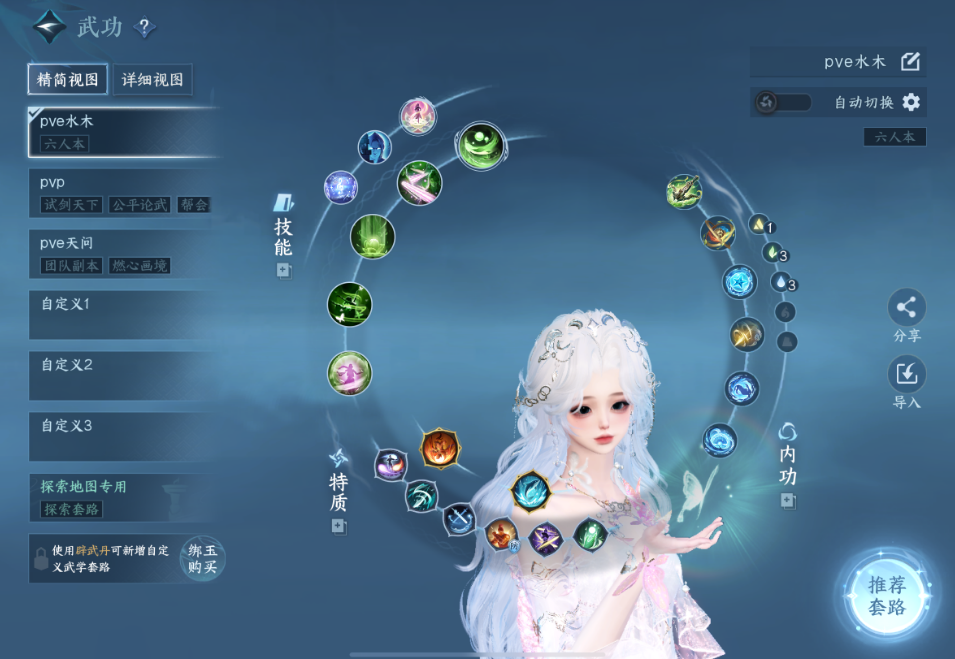
Task: Select the orange flame trait icon
Action: click(x=439, y=447)
